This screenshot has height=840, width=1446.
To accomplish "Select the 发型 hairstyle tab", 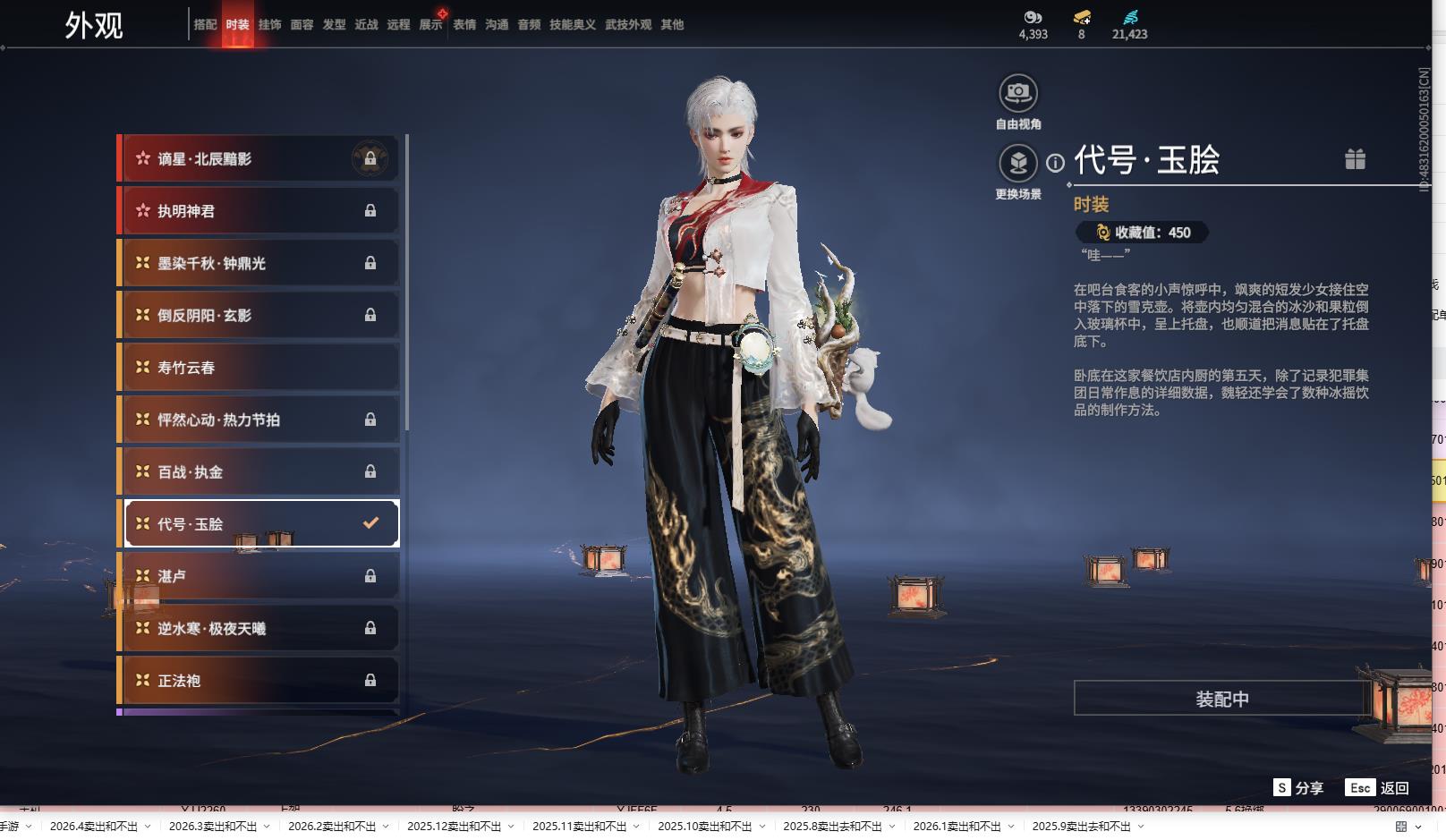I will coord(334,25).
